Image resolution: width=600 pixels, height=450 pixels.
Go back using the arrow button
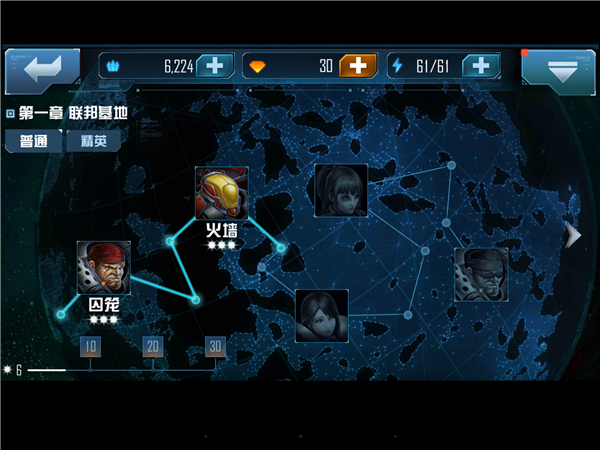tap(42, 70)
